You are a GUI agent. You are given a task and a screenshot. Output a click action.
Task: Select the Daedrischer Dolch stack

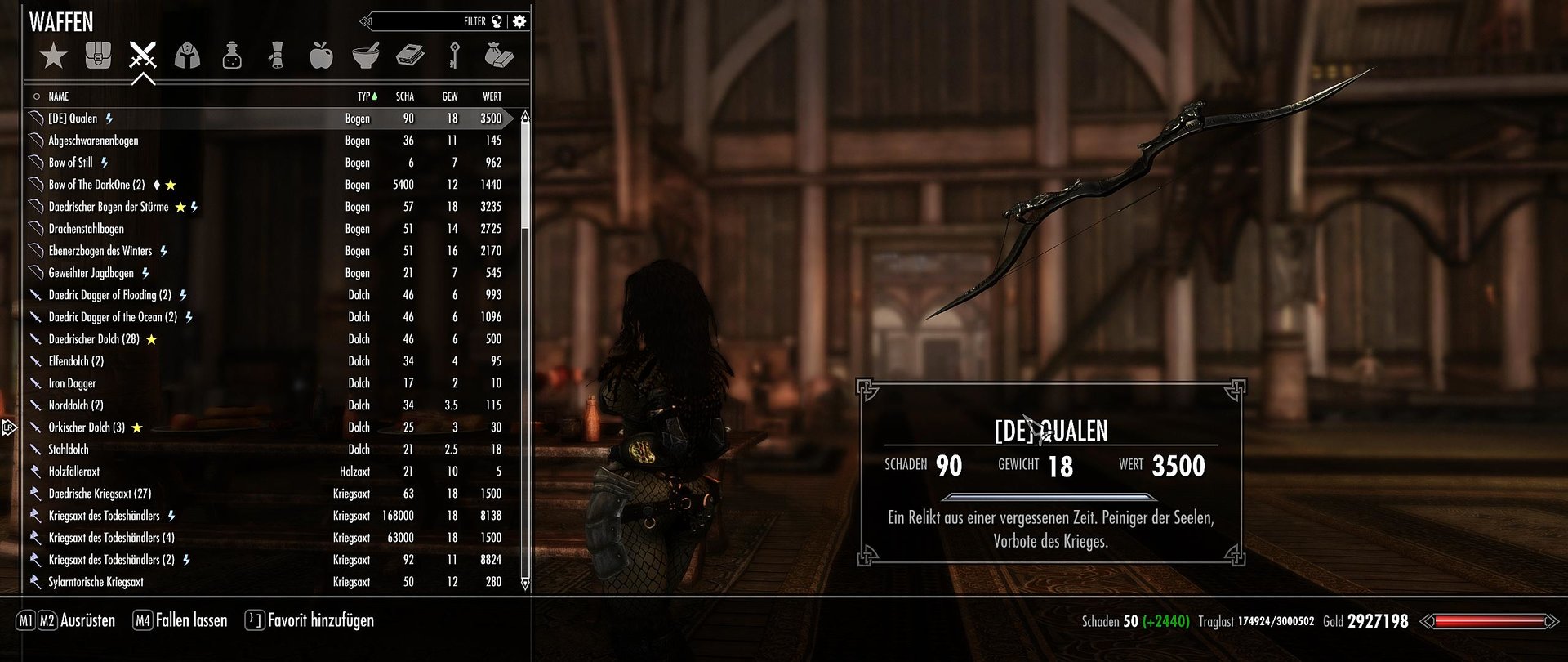click(x=94, y=339)
